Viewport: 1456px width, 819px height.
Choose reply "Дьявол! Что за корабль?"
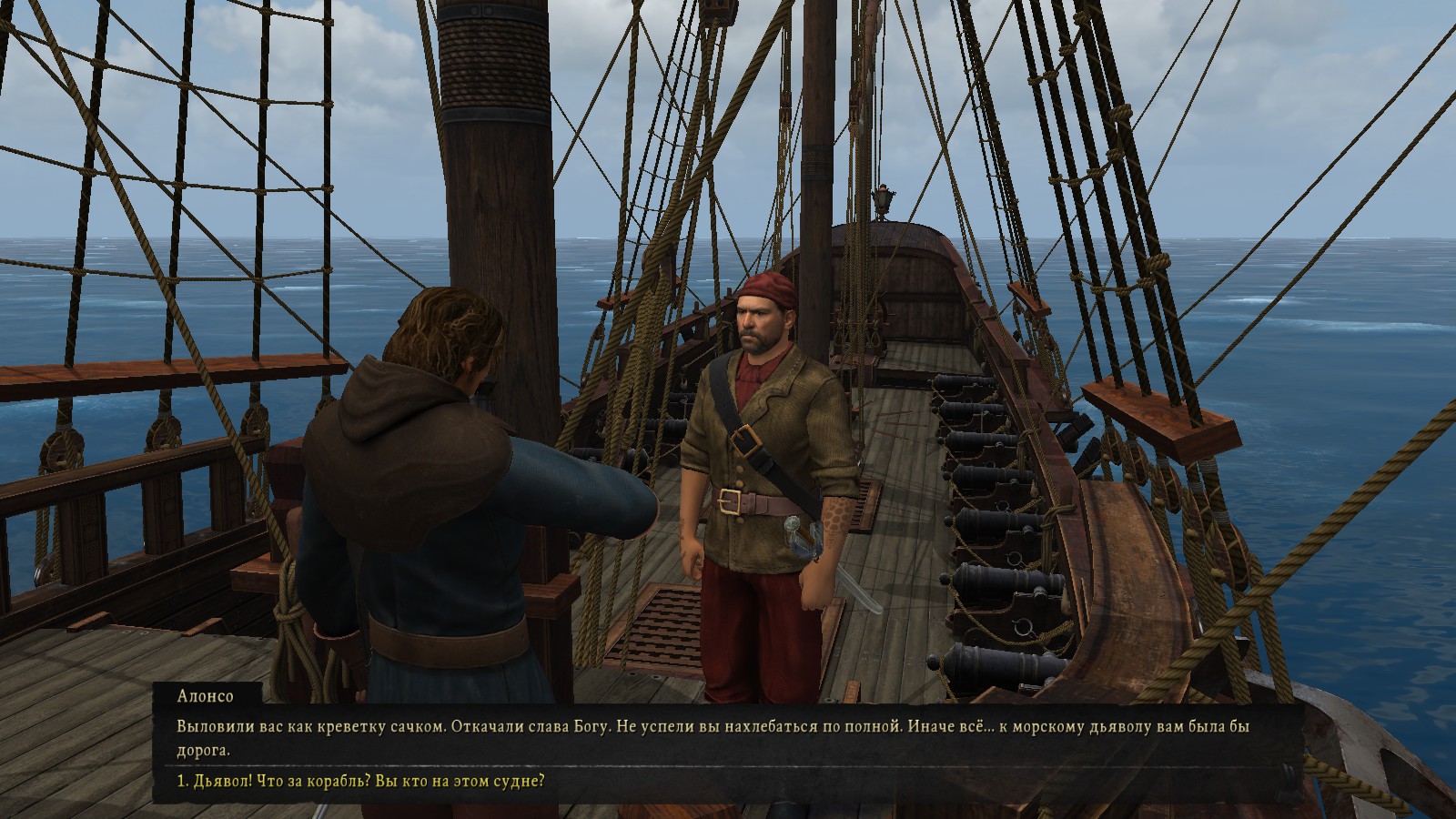pos(361,782)
